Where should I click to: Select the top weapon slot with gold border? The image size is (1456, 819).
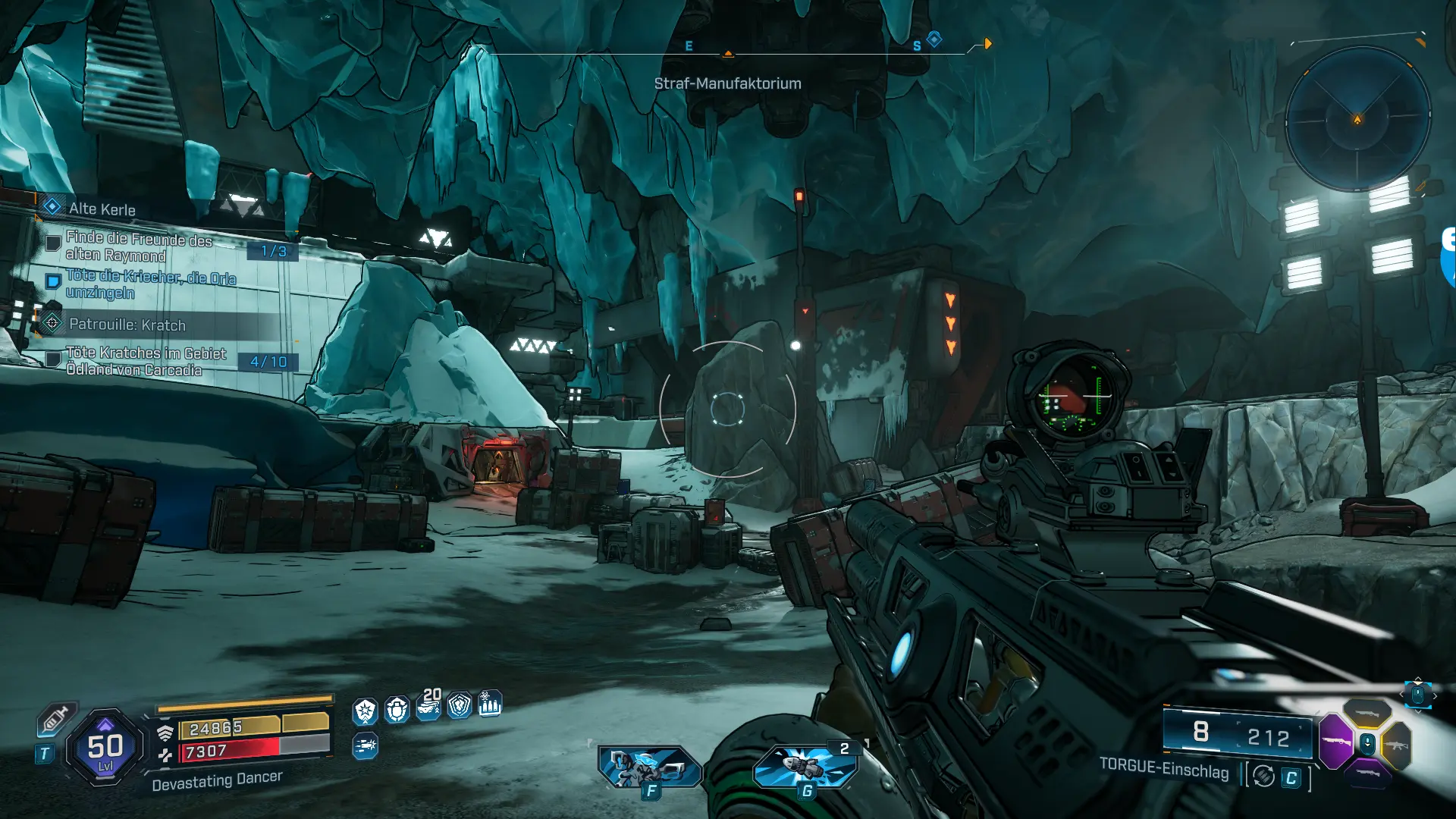1367,714
